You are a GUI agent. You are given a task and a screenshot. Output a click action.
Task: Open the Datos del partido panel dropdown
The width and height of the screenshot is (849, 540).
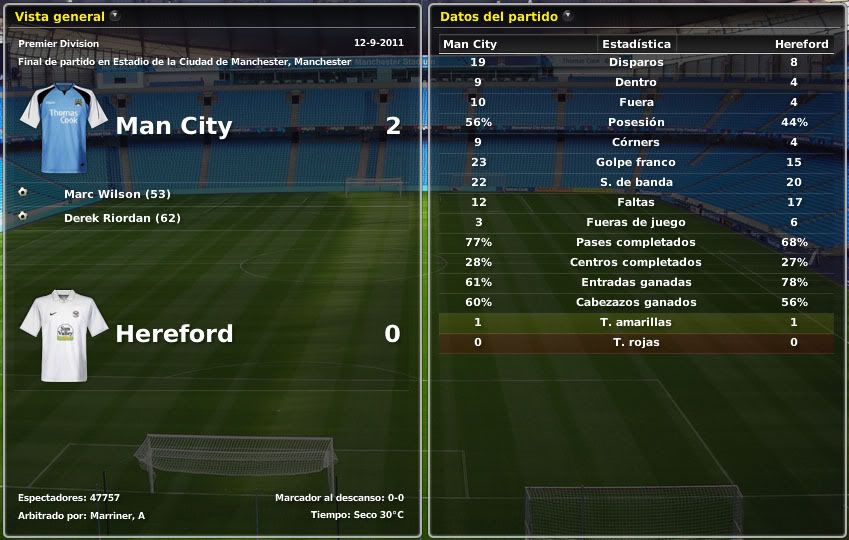pyautogui.click(x=568, y=16)
